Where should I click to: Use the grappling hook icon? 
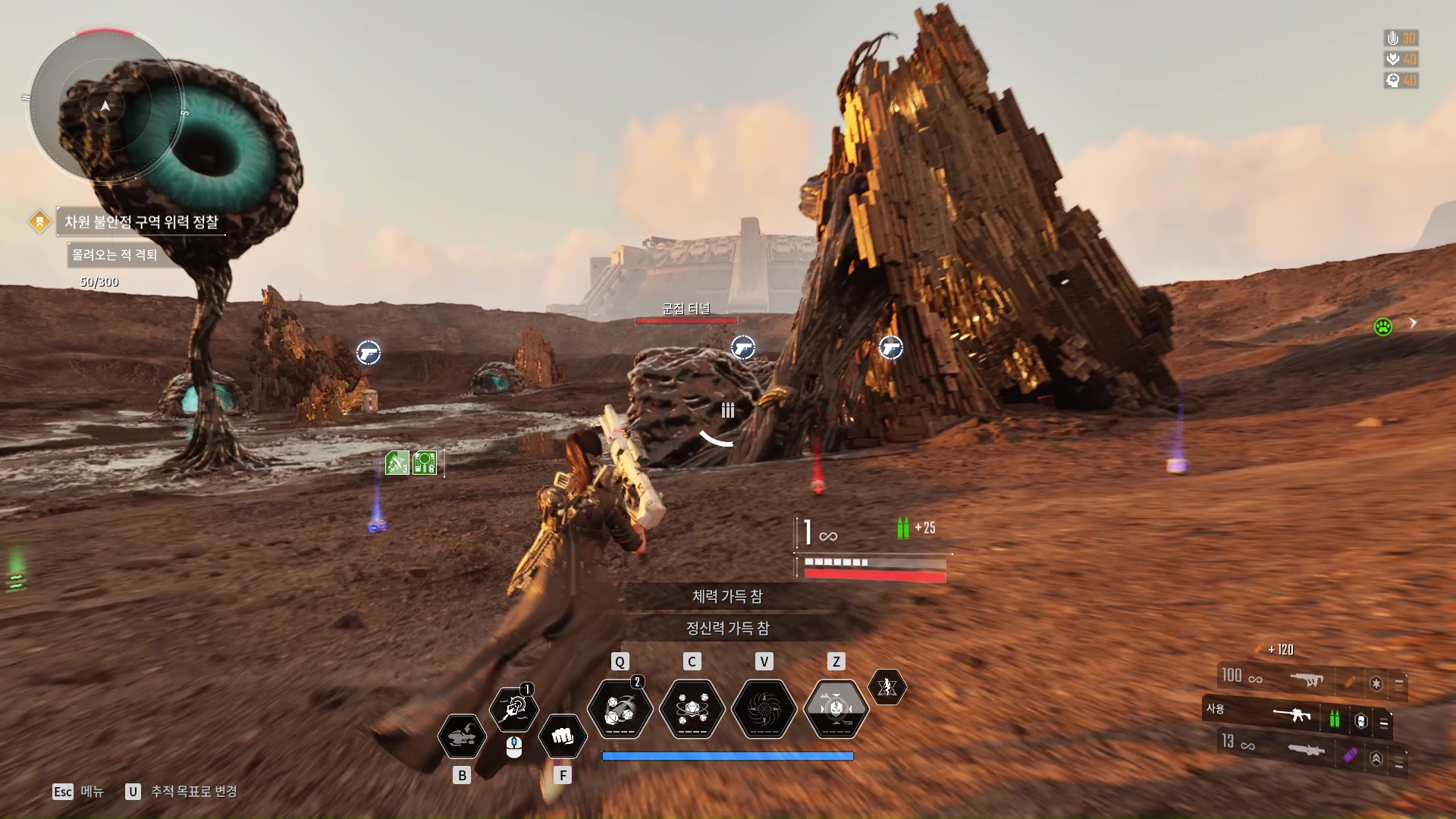tap(514, 709)
